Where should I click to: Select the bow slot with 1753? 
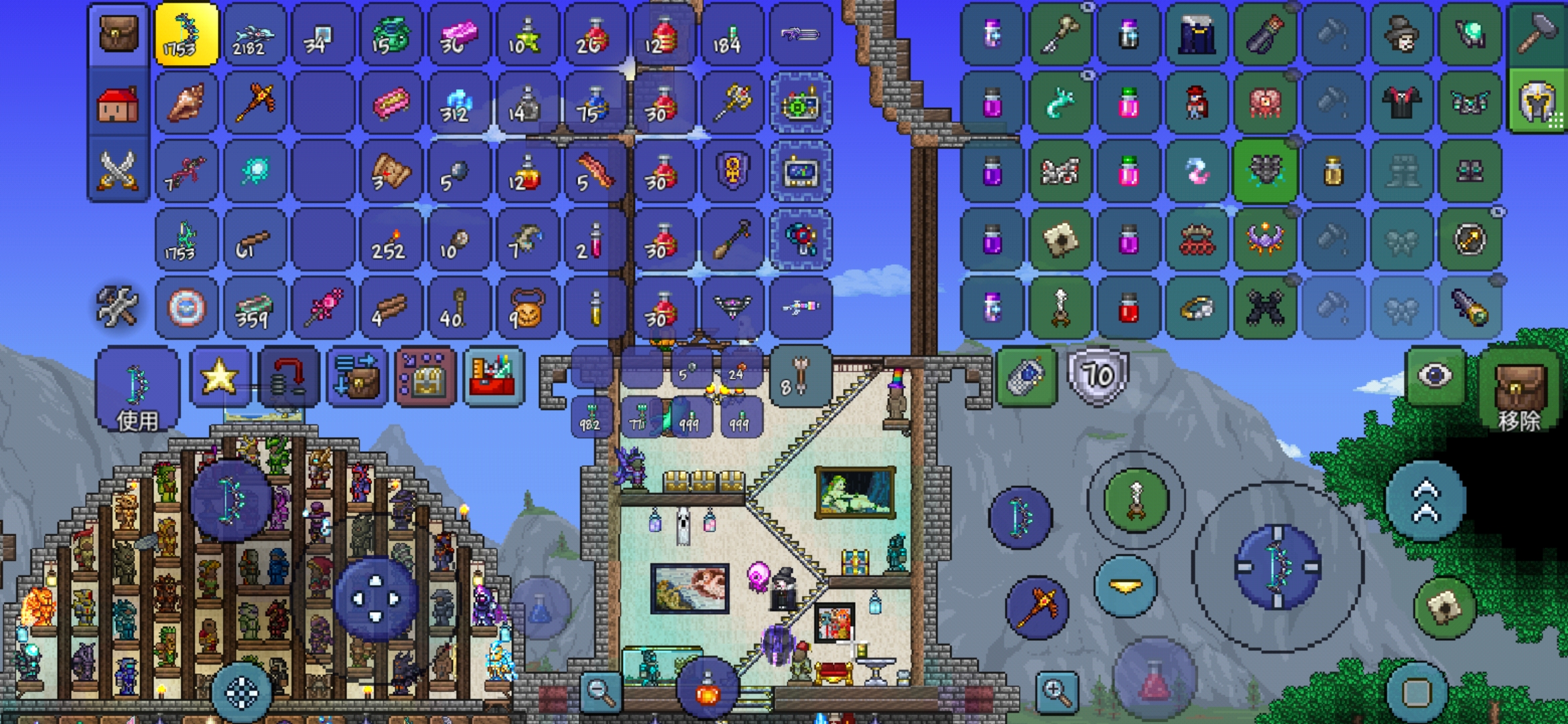(x=187, y=35)
